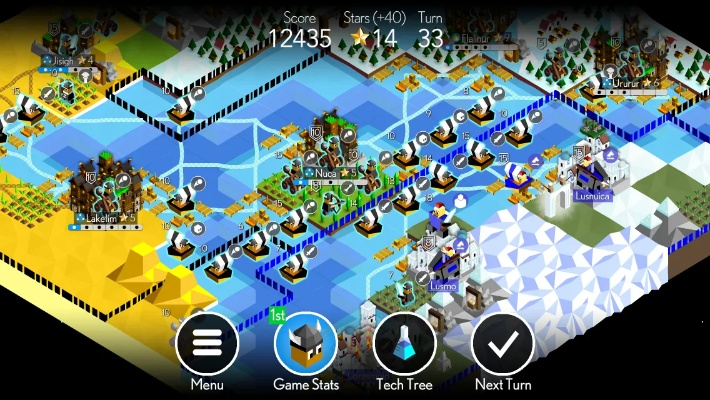Viewport: 710px width, 400px height.
Task: Choose the Lusnuica city label
Action: tap(592, 196)
